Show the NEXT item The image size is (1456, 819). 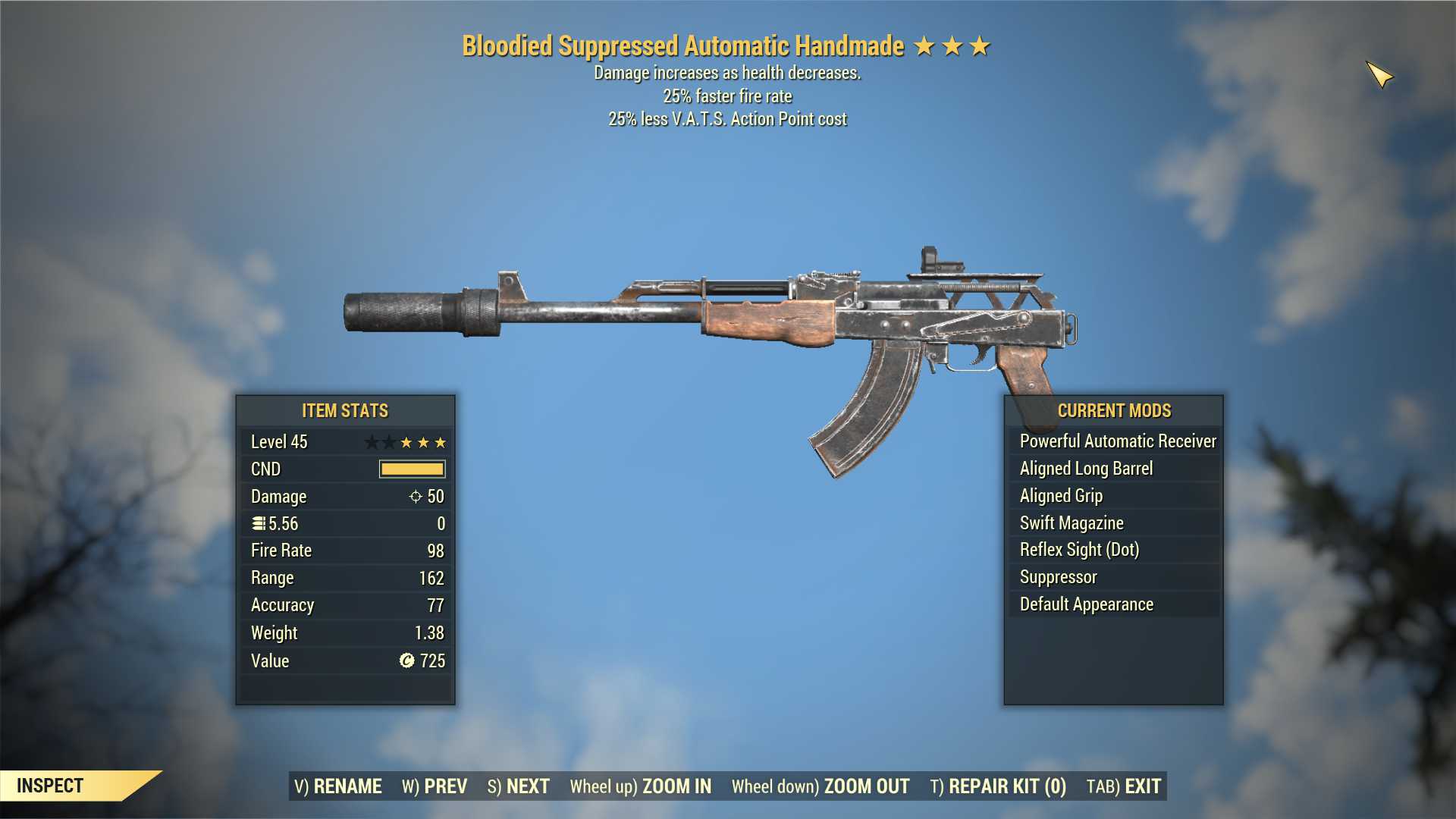519,786
